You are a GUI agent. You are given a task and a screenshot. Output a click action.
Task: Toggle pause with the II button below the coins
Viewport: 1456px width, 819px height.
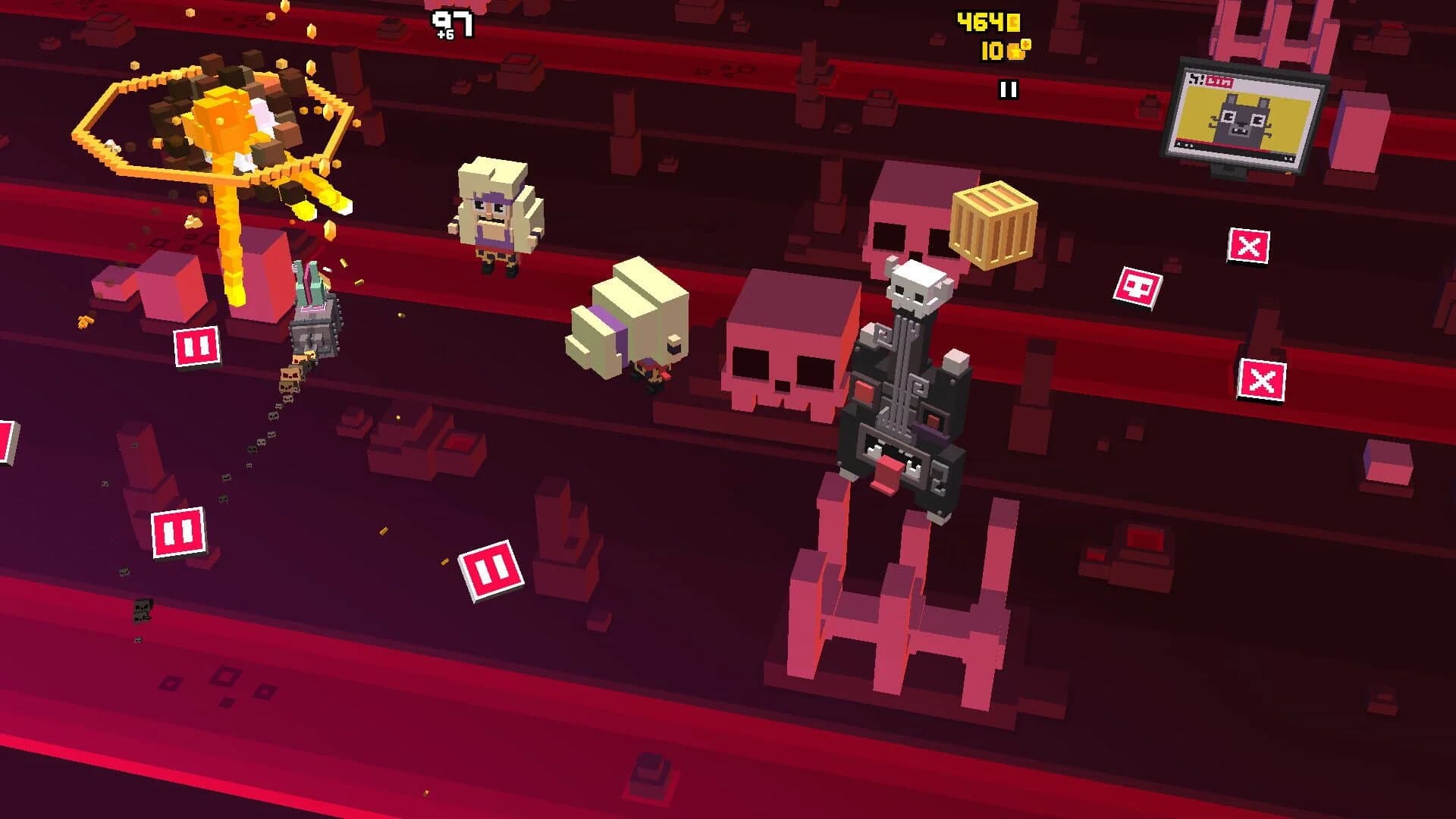tap(1009, 91)
